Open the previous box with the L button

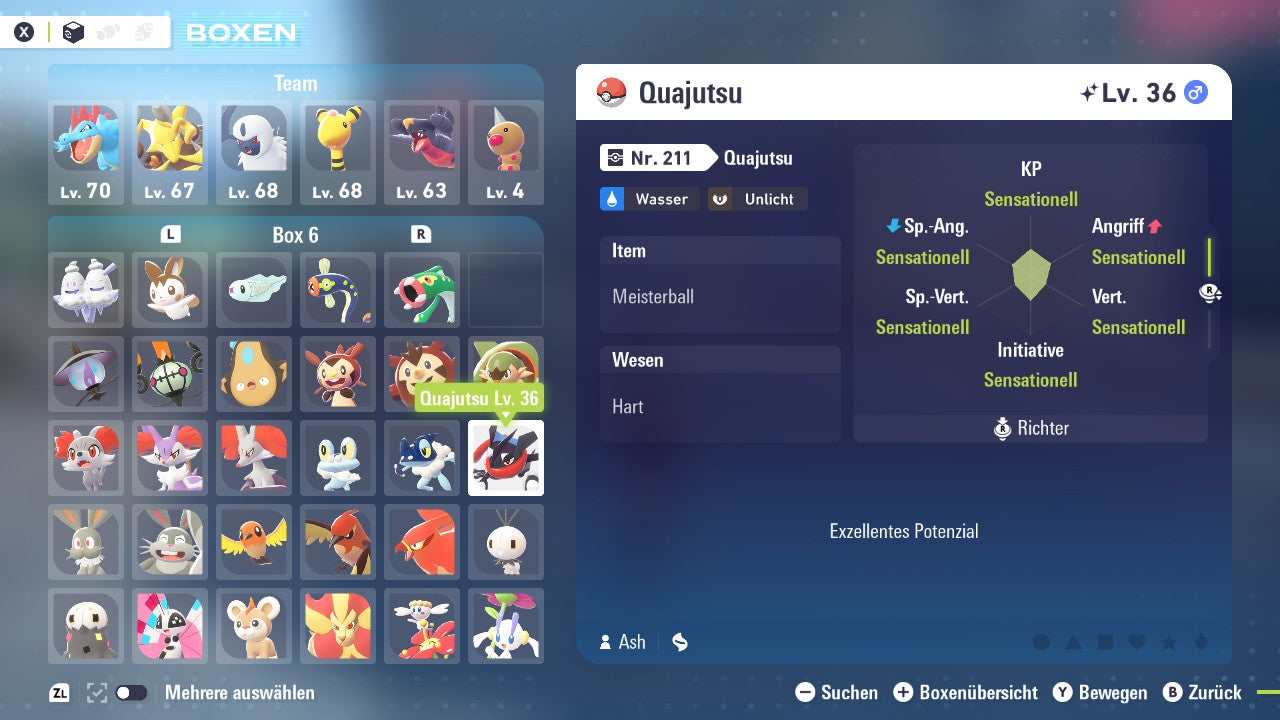click(x=170, y=235)
